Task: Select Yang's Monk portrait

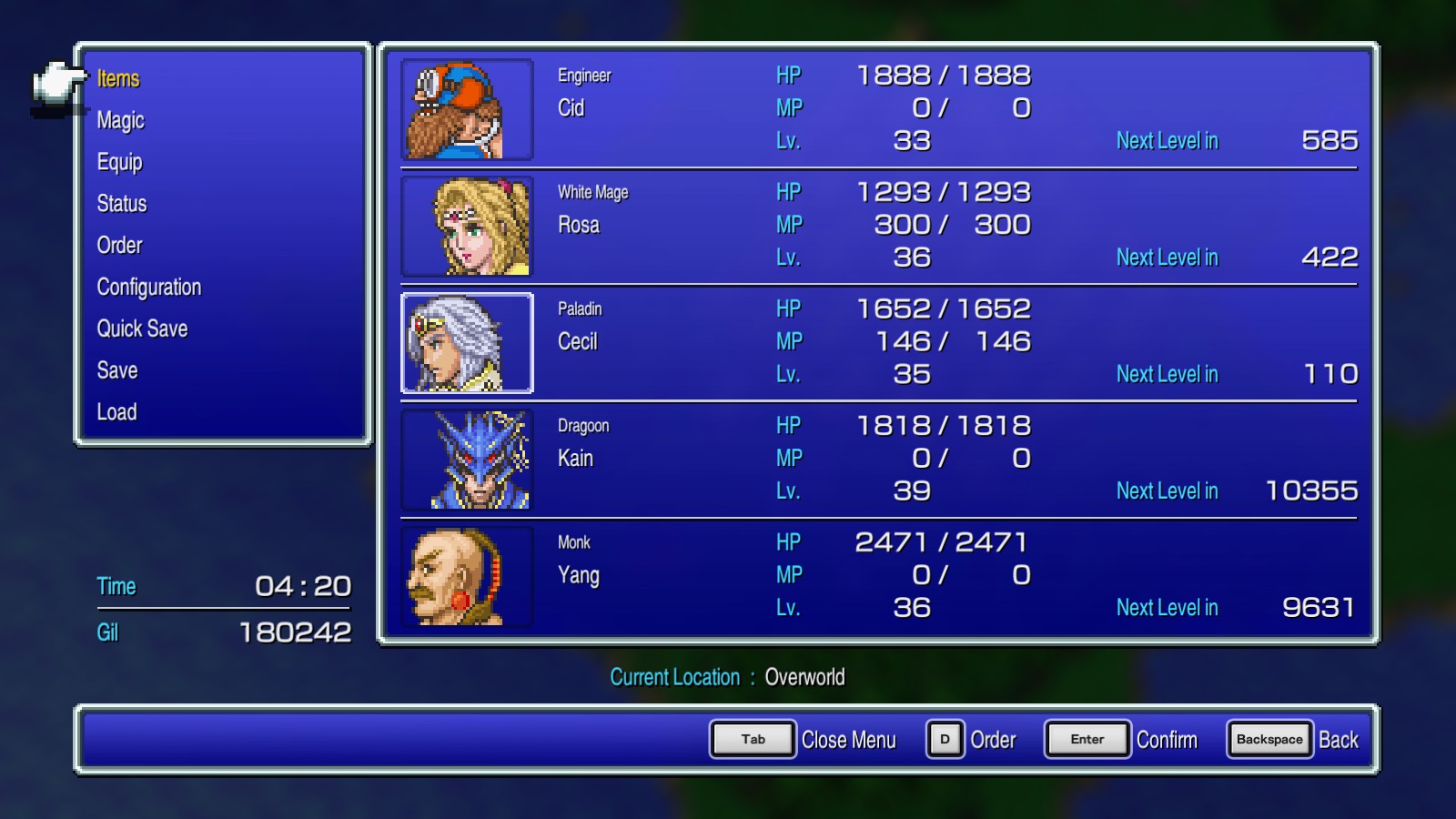Action: (x=466, y=575)
